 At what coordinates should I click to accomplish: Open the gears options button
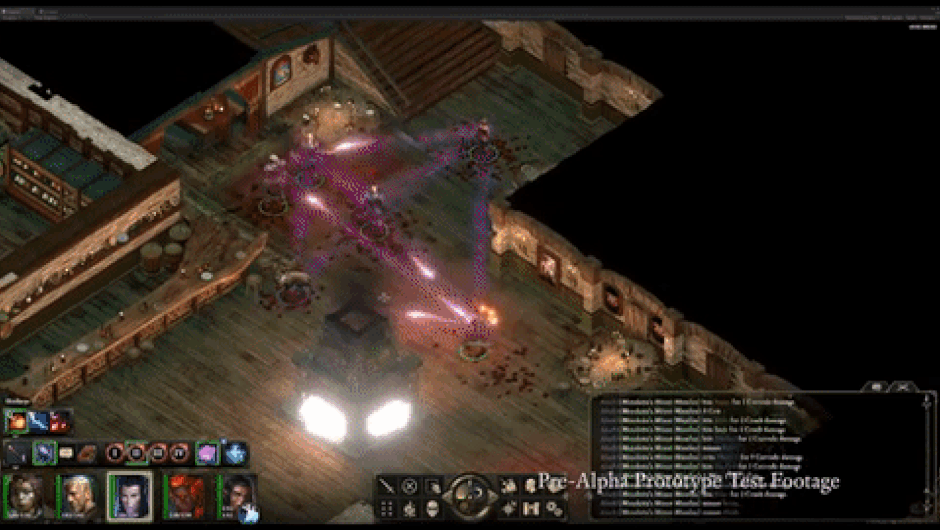[x=554, y=509]
